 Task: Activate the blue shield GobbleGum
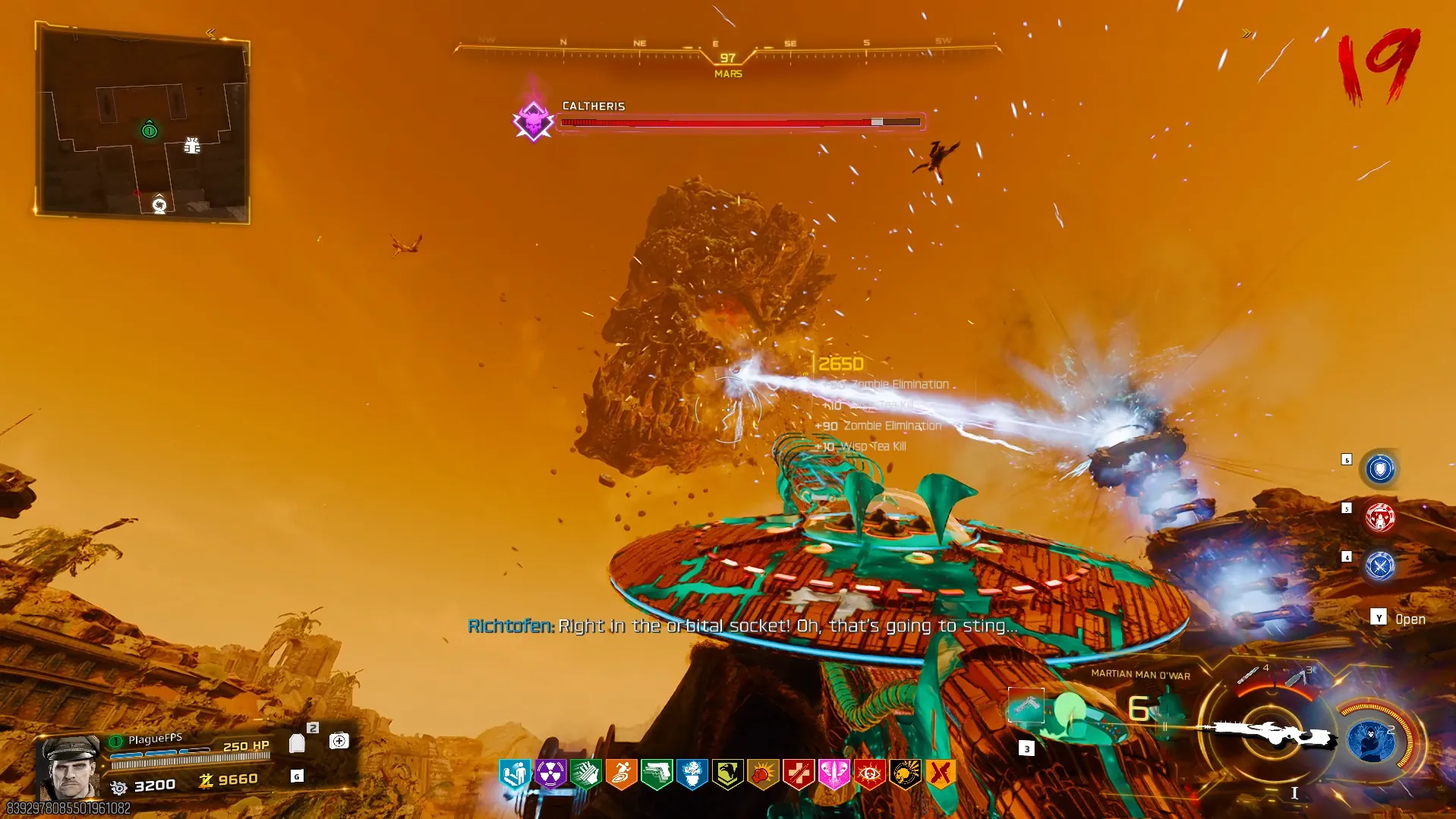click(1379, 469)
